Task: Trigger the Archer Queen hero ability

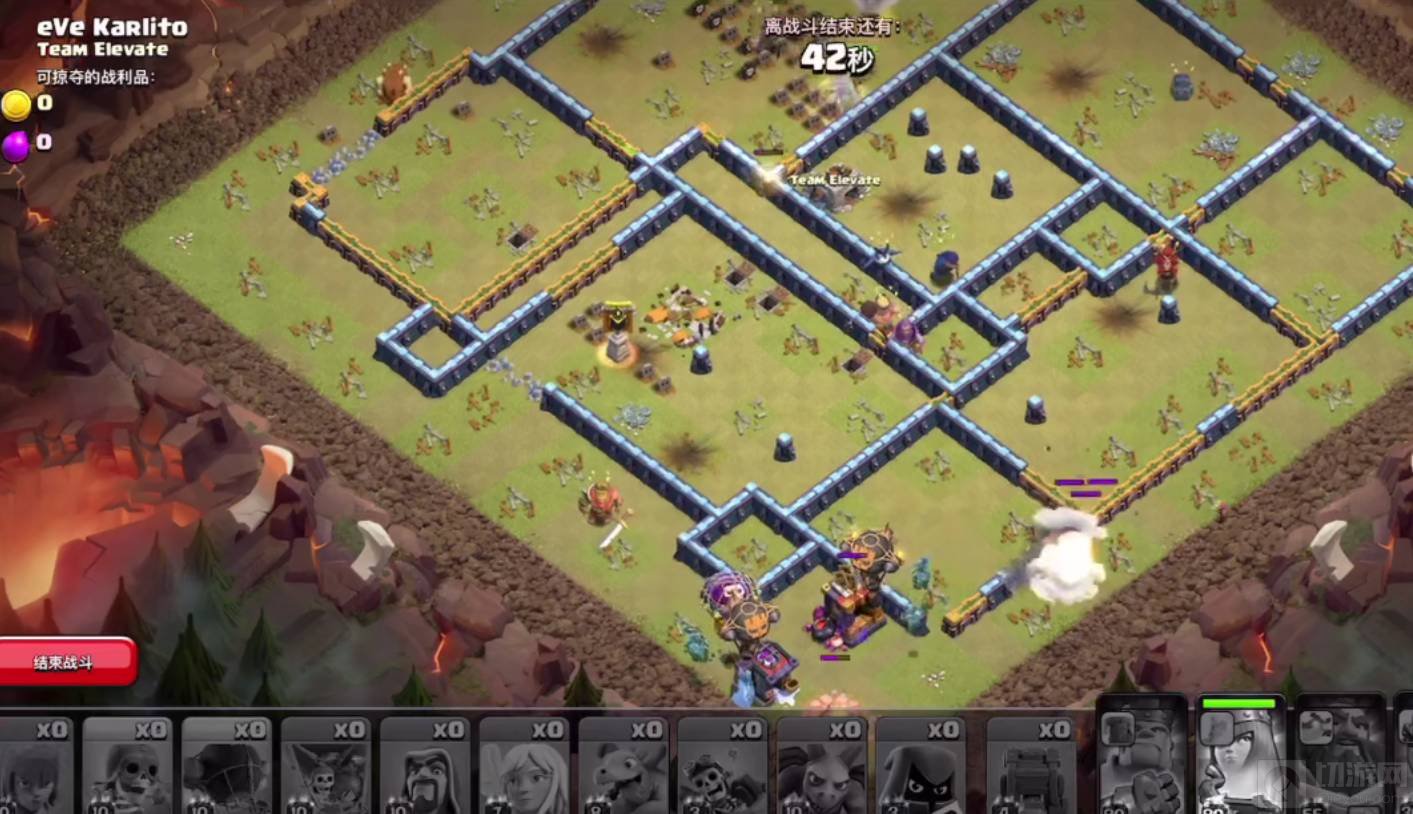Action: pyautogui.click(x=1240, y=758)
